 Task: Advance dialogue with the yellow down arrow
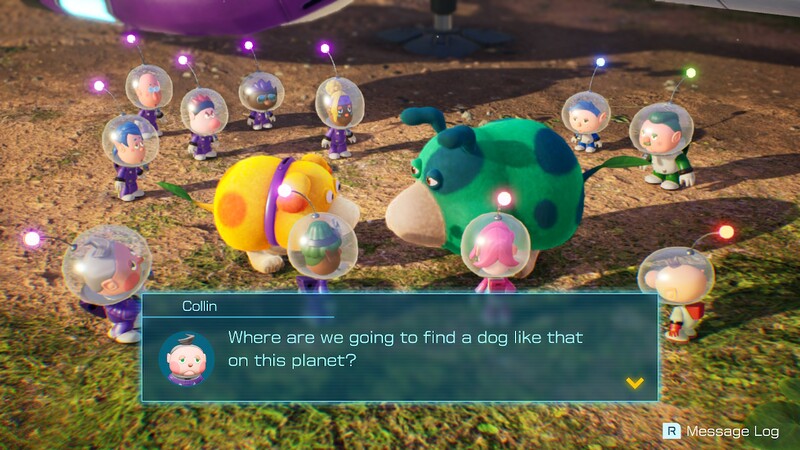(x=633, y=382)
